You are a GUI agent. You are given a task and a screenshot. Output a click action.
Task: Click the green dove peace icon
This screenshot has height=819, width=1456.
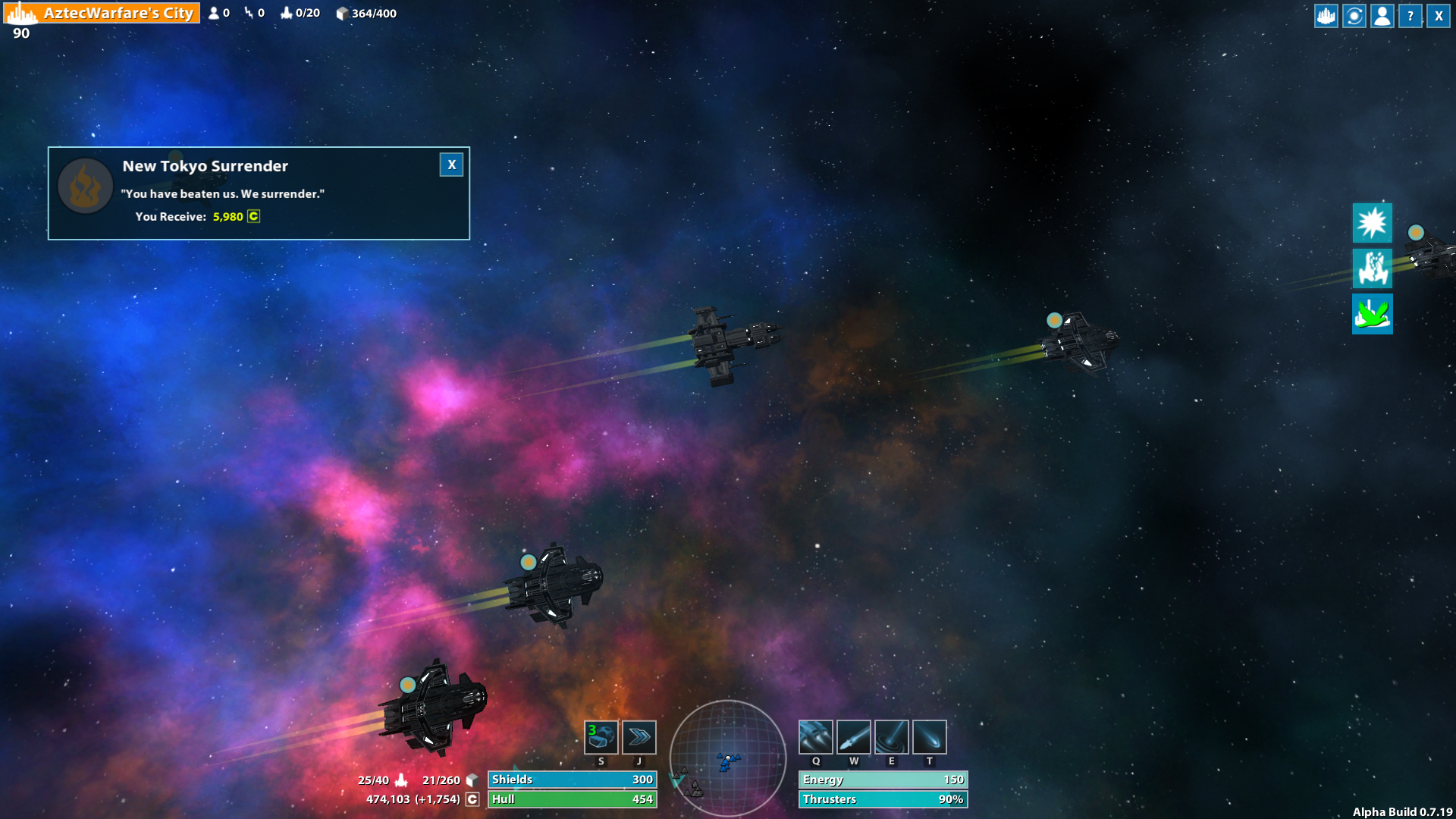[1372, 314]
